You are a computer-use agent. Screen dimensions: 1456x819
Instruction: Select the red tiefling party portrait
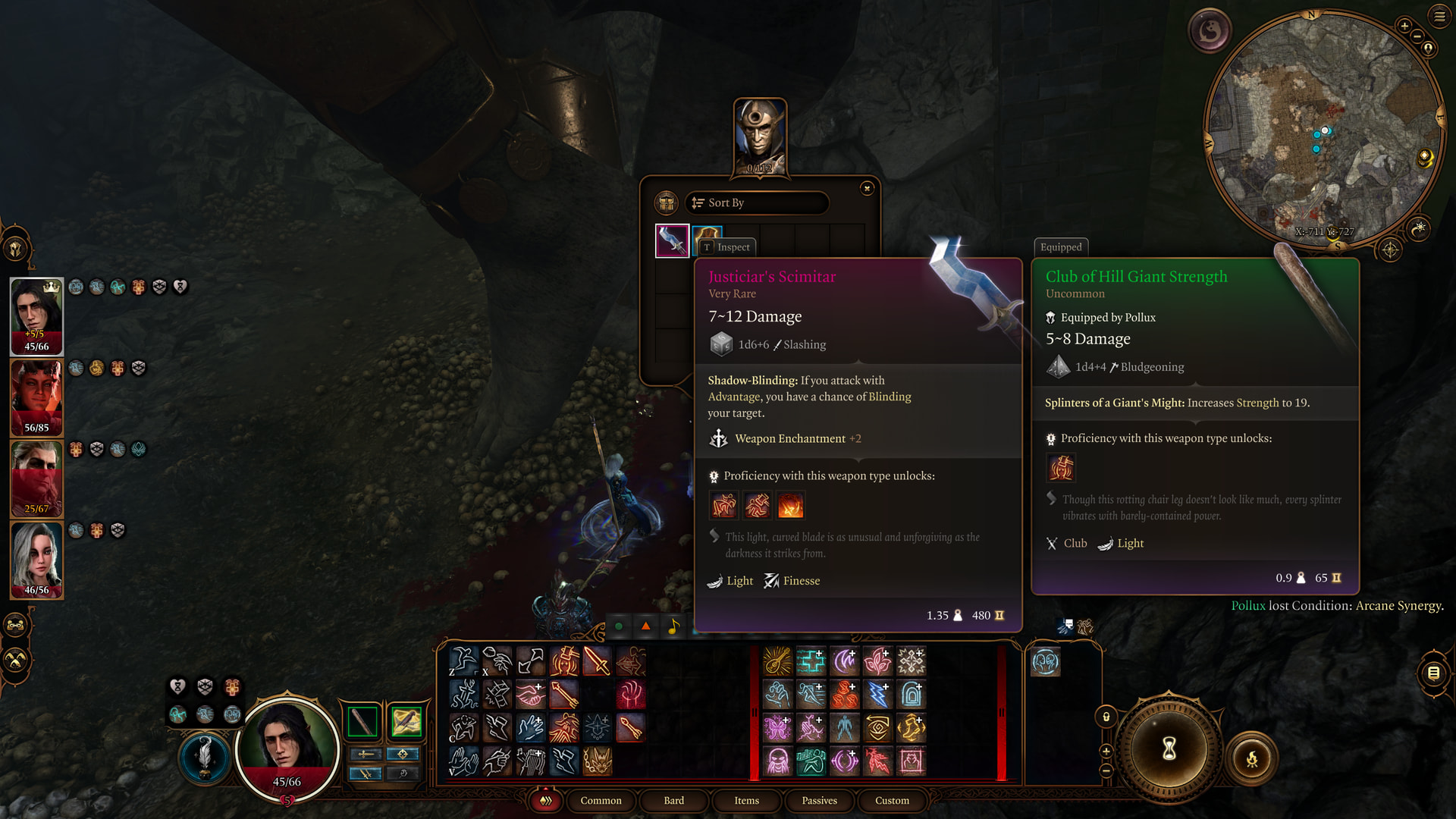pos(36,397)
